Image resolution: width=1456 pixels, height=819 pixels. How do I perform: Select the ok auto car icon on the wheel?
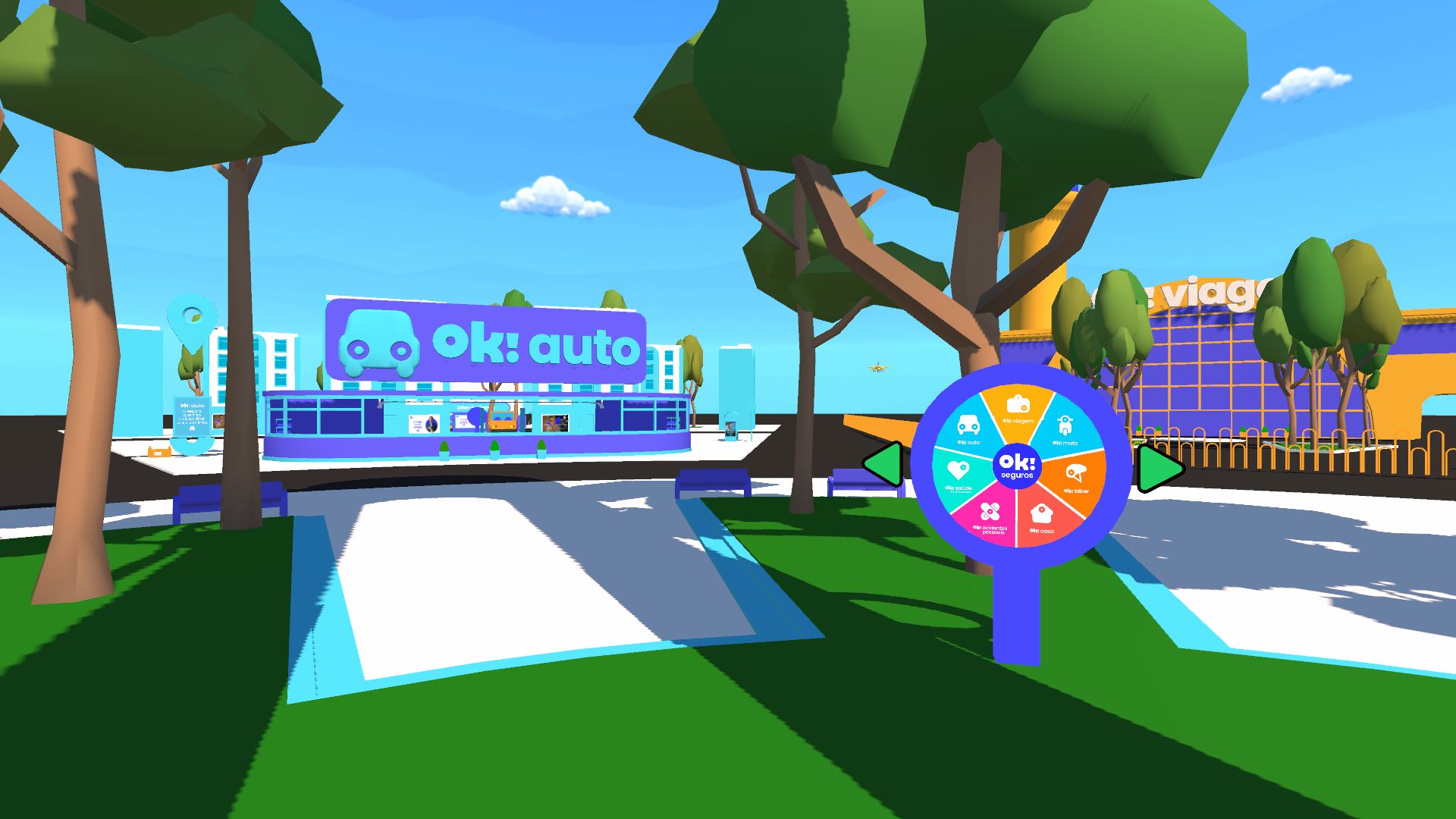point(968,425)
